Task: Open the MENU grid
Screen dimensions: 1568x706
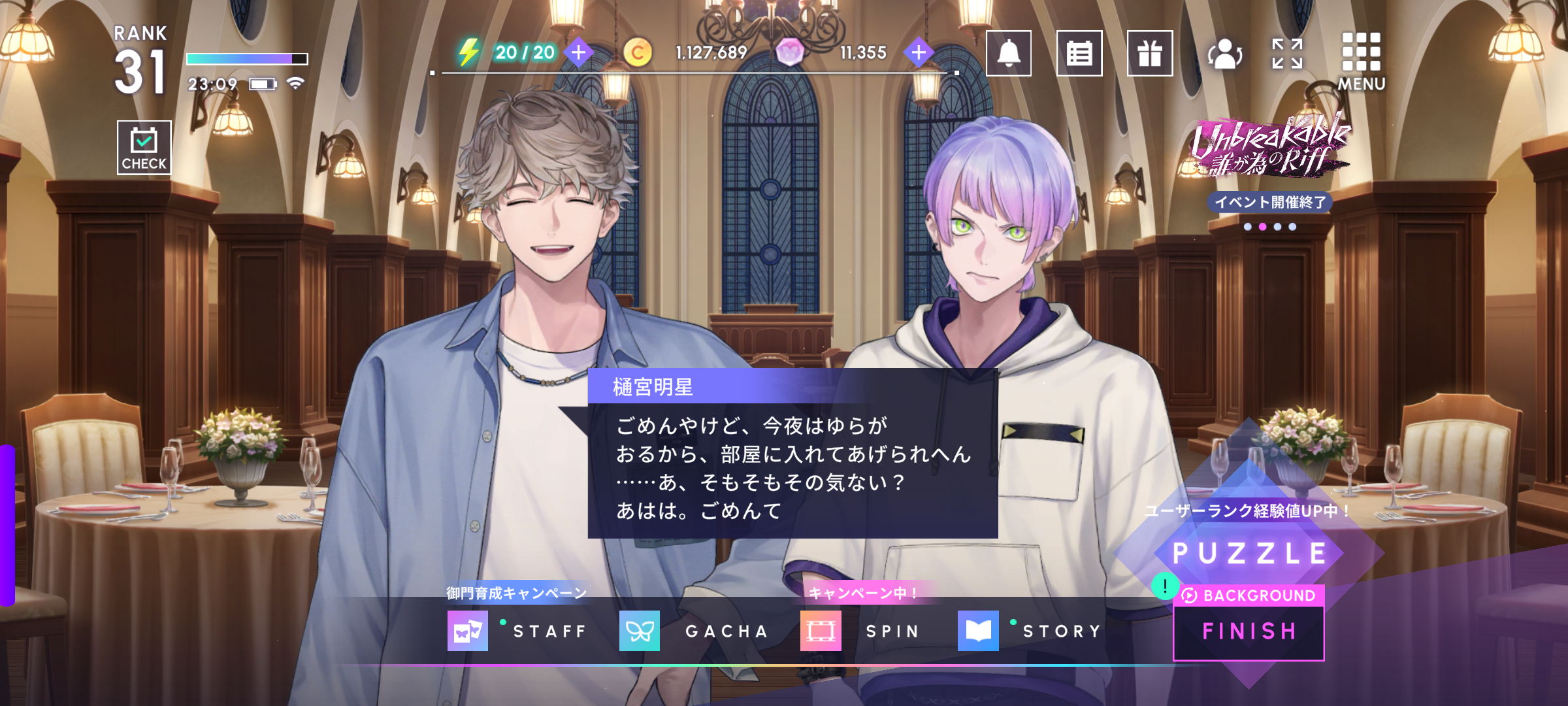Action: tap(1361, 60)
